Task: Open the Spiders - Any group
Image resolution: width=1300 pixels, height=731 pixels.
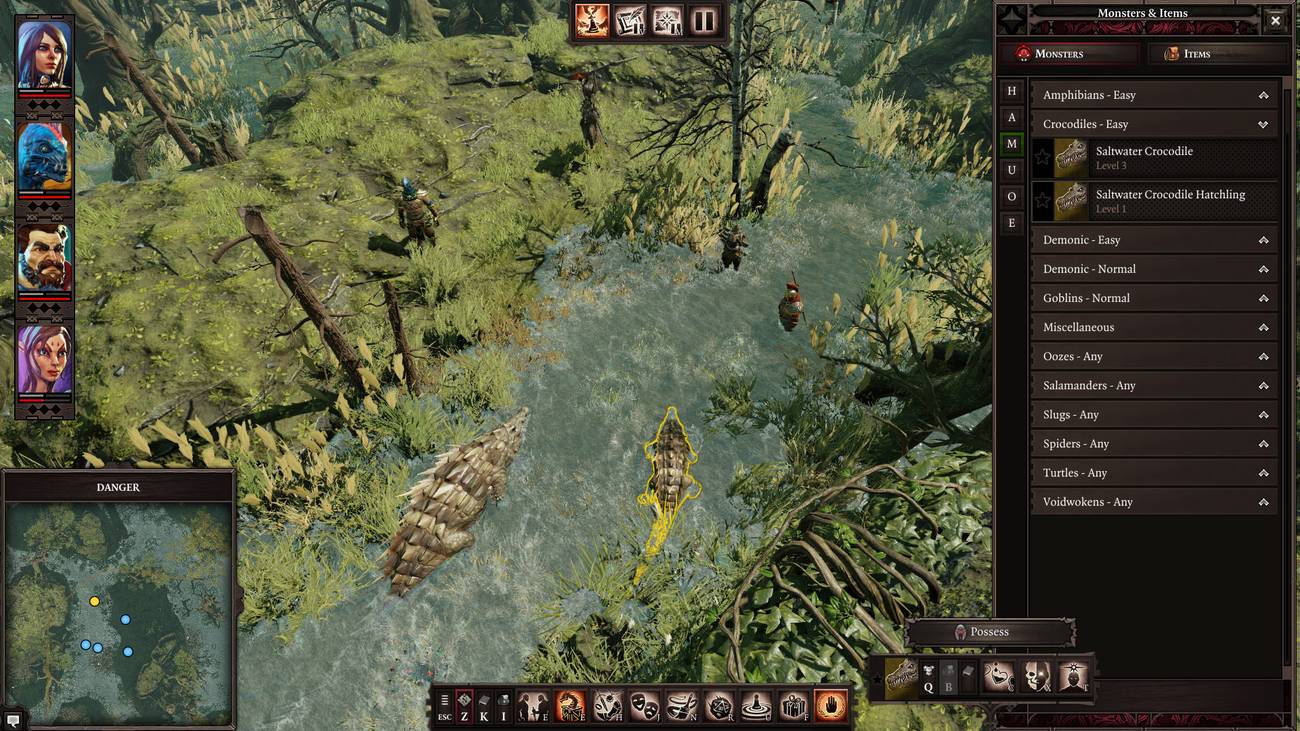Action: click(1154, 444)
